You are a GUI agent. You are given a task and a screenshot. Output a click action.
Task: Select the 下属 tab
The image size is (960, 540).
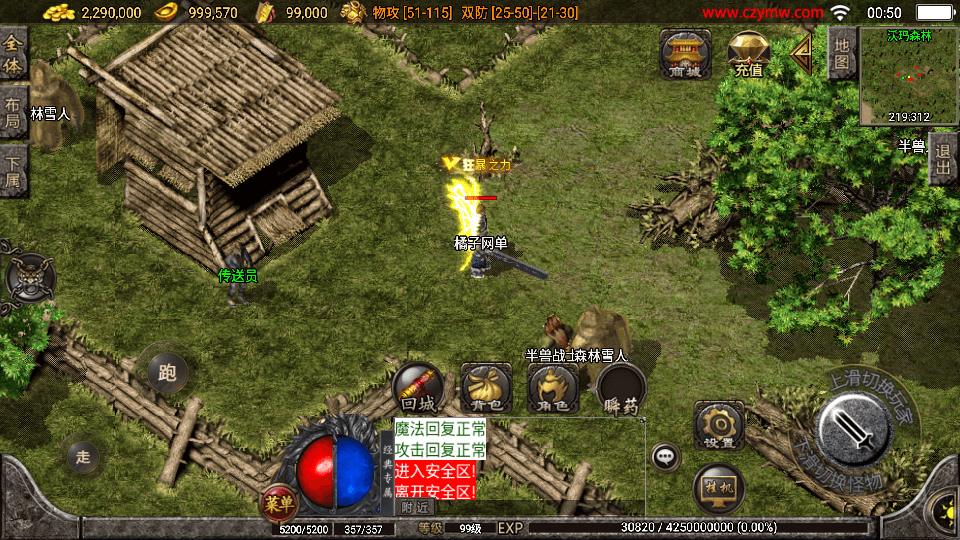[x=13, y=169]
